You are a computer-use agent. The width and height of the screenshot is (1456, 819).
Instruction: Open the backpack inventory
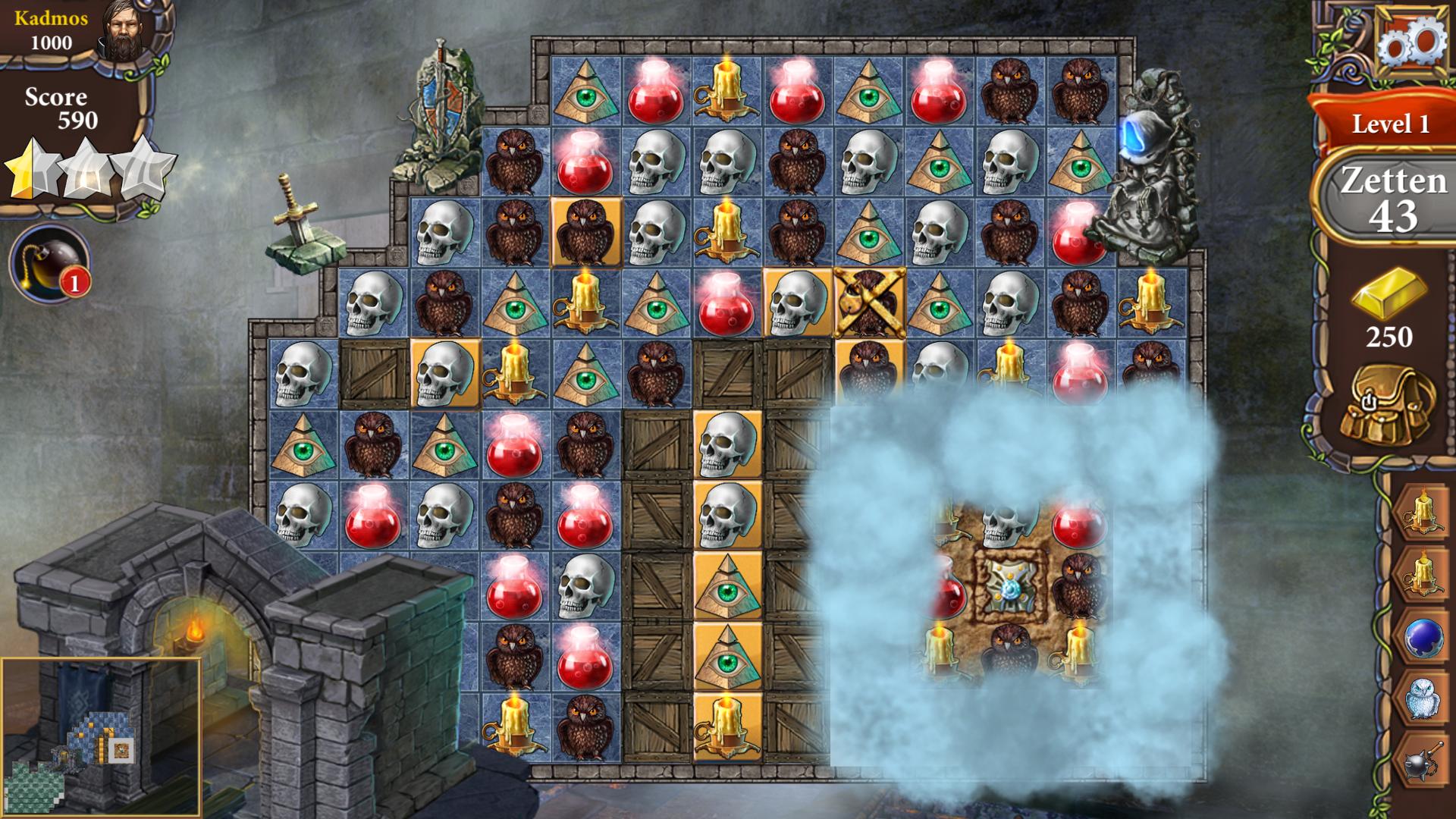point(1387,407)
